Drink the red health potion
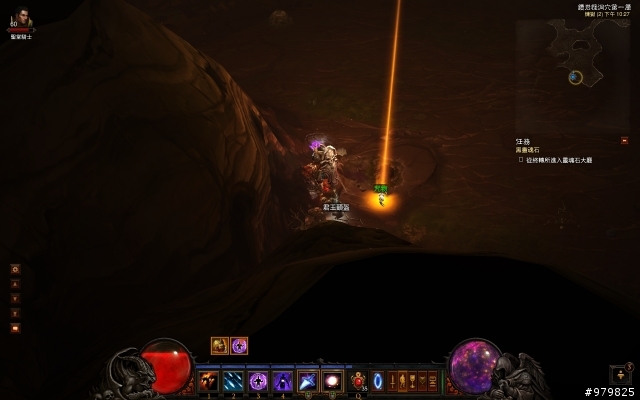 pos(358,380)
